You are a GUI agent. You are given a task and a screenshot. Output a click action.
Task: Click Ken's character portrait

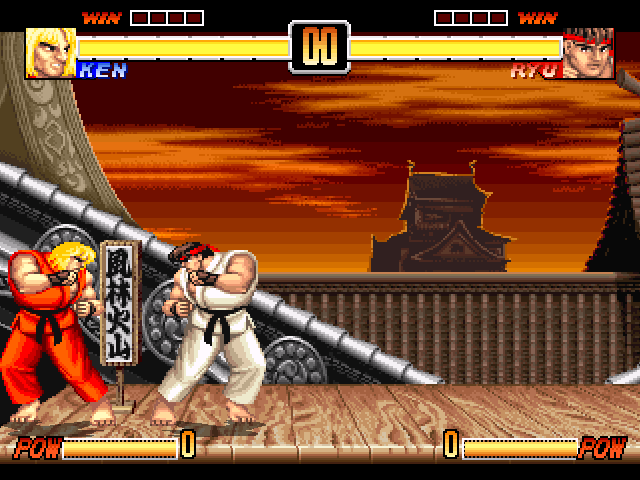(x=49, y=53)
